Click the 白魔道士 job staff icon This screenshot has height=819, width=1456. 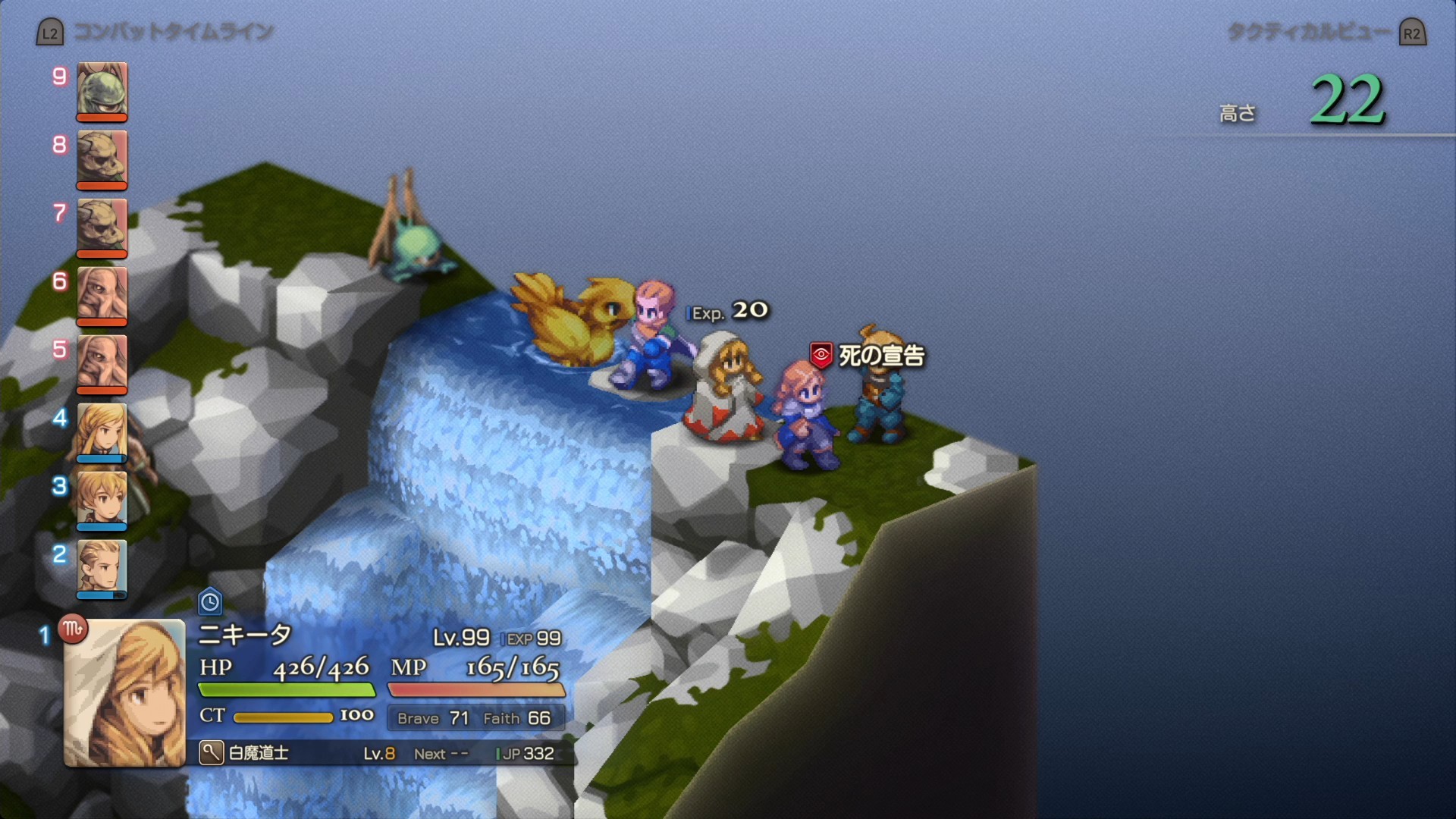(x=211, y=753)
